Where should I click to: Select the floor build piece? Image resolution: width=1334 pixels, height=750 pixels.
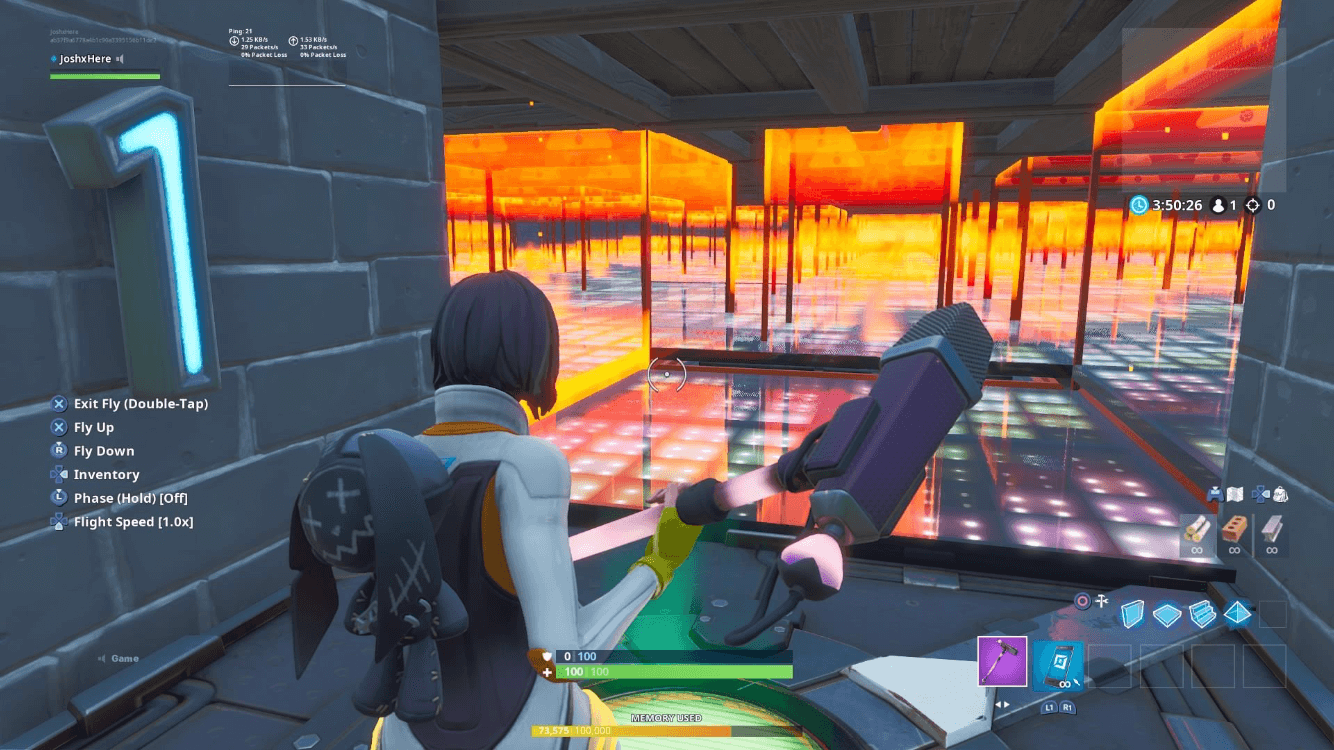[x=1168, y=614]
